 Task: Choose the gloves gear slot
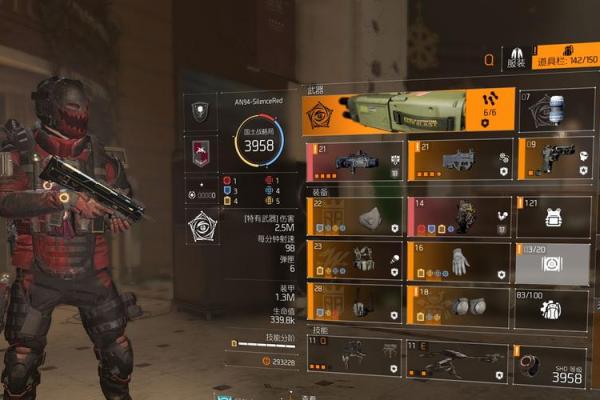tap(457, 261)
